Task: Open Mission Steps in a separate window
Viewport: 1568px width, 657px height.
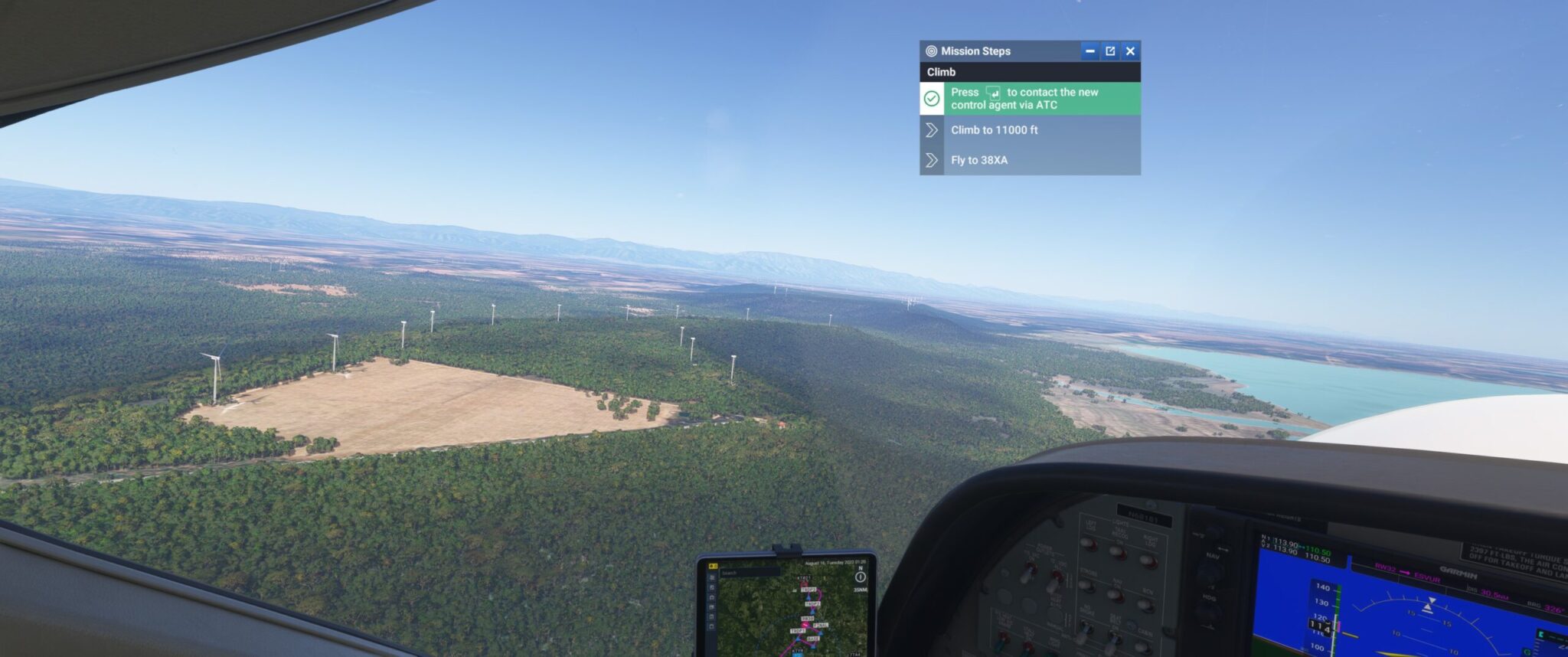Action: coord(1110,51)
